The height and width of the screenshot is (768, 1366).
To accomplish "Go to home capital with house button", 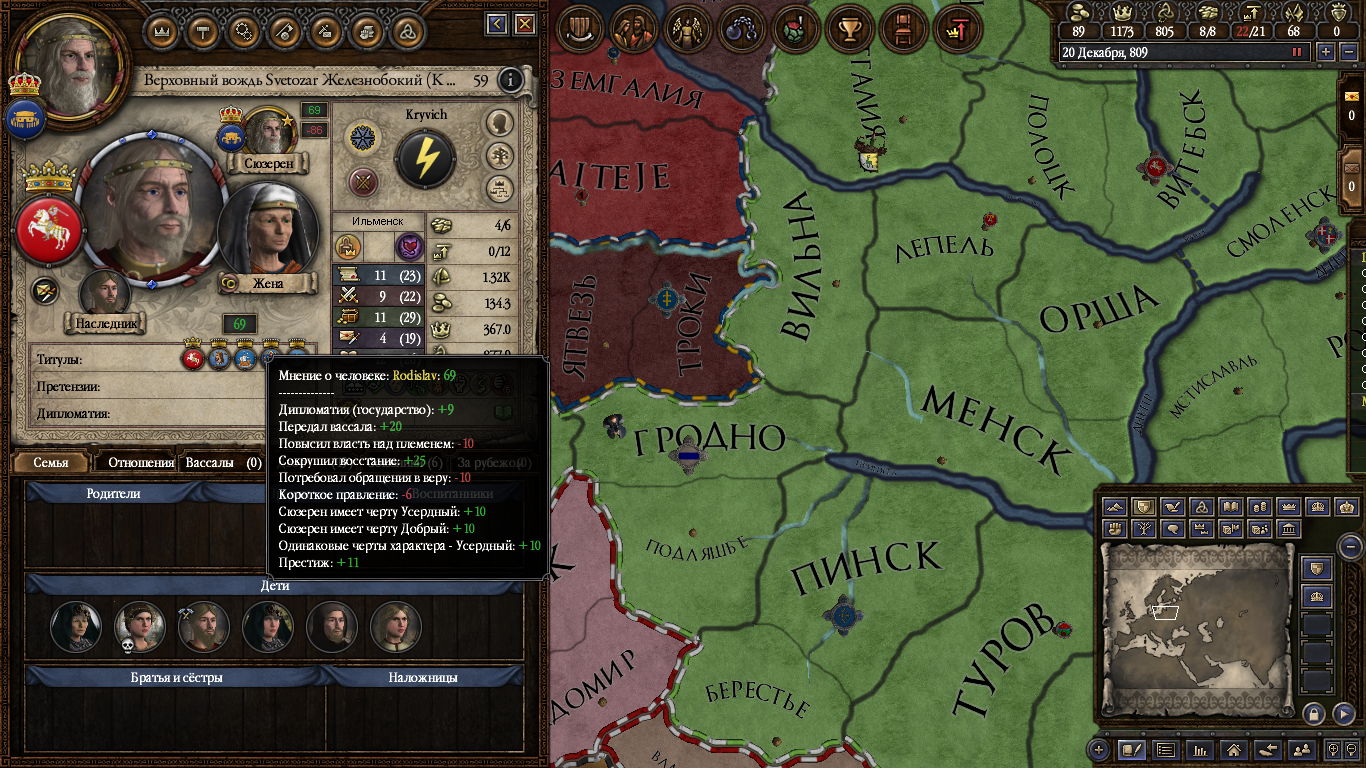I will click(1234, 749).
